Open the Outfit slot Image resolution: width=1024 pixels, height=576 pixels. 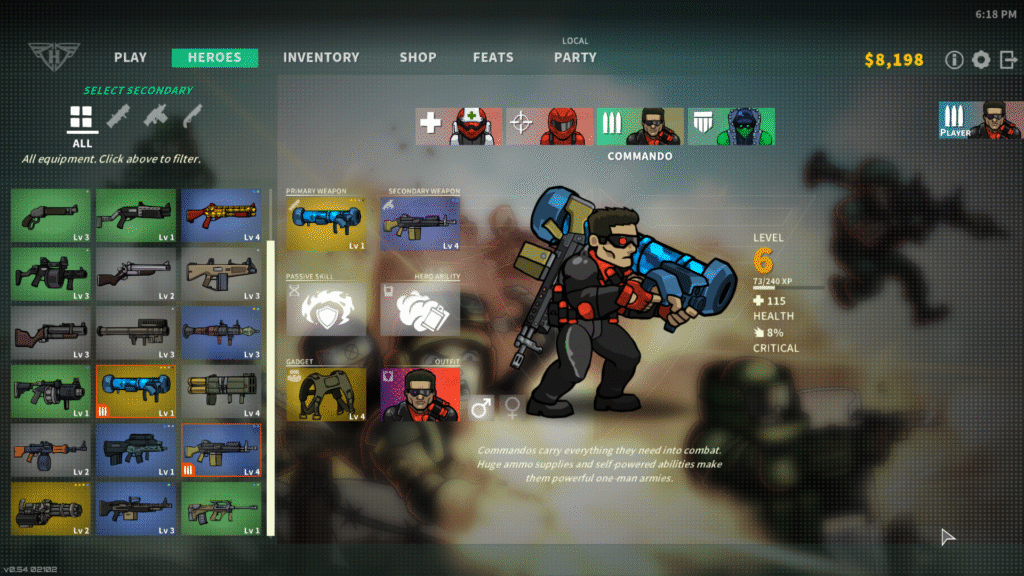point(420,393)
